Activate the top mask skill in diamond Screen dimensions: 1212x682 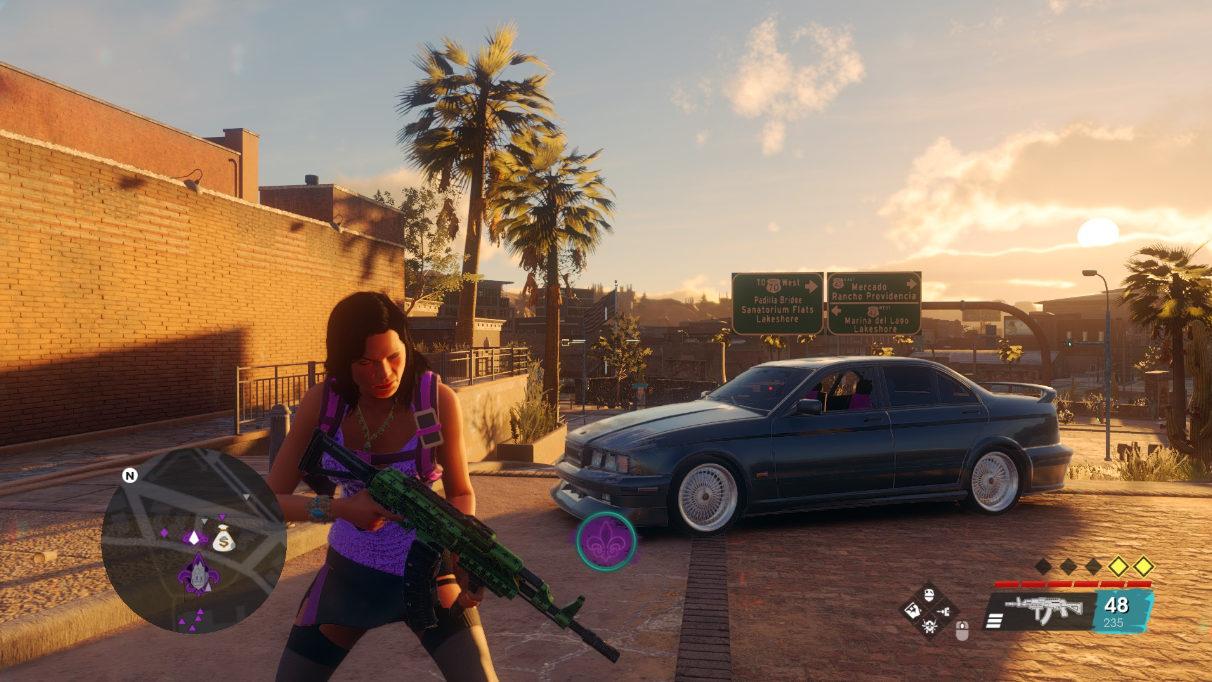pos(930,595)
